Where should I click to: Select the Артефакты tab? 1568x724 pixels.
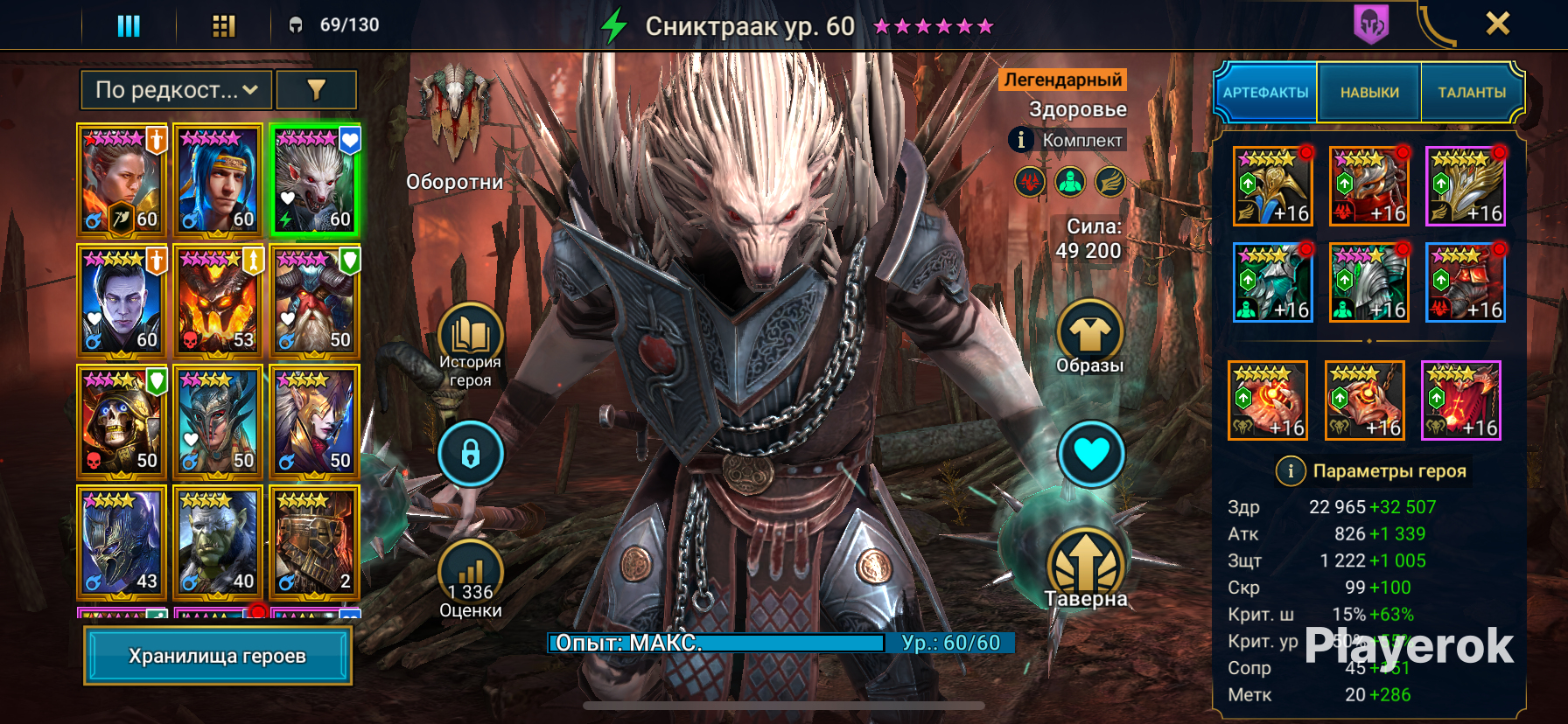click(1265, 92)
